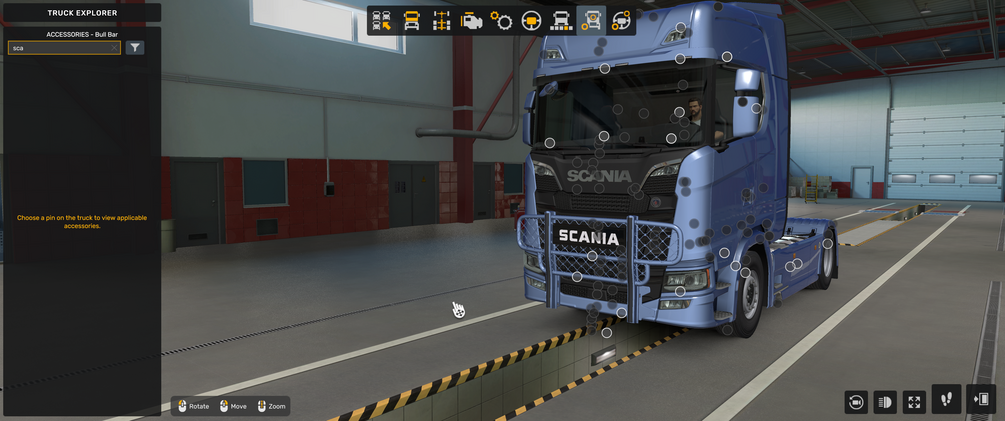Clear the search text with the X
The image size is (1005, 421).
tap(114, 48)
